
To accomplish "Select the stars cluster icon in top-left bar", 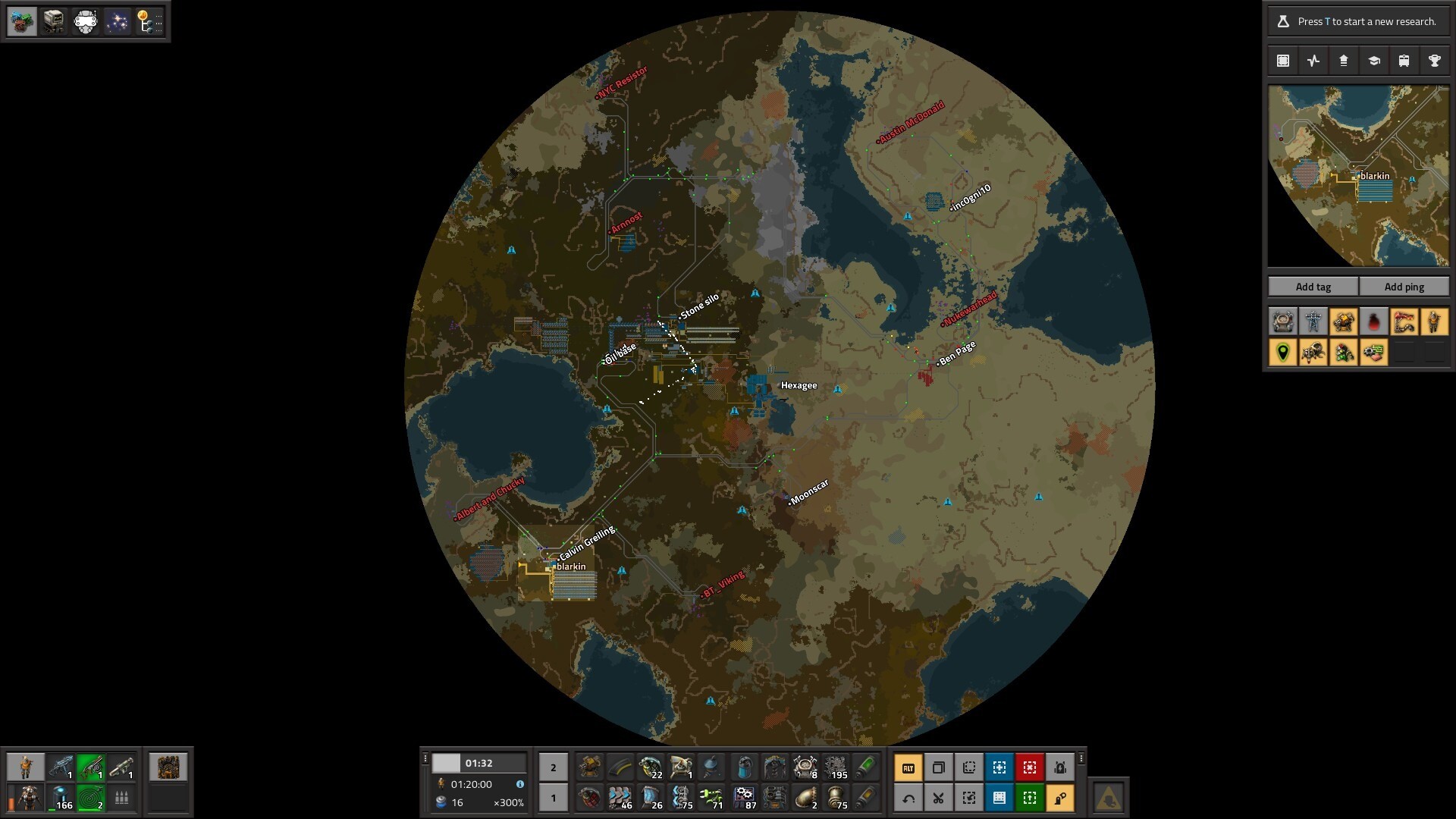I will coord(117,21).
